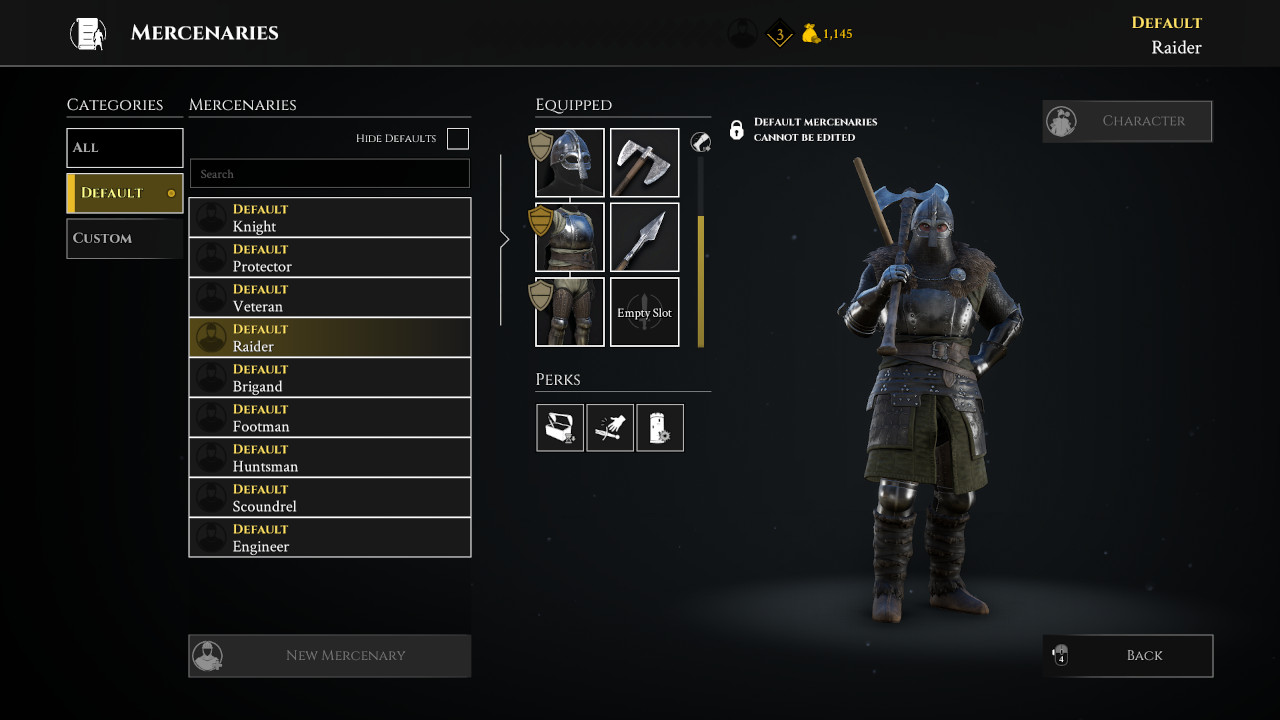The height and width of the screenshot is (720, 1280).
Task: Select the spear tip secondary weapon slot
Action: (644, 237)
